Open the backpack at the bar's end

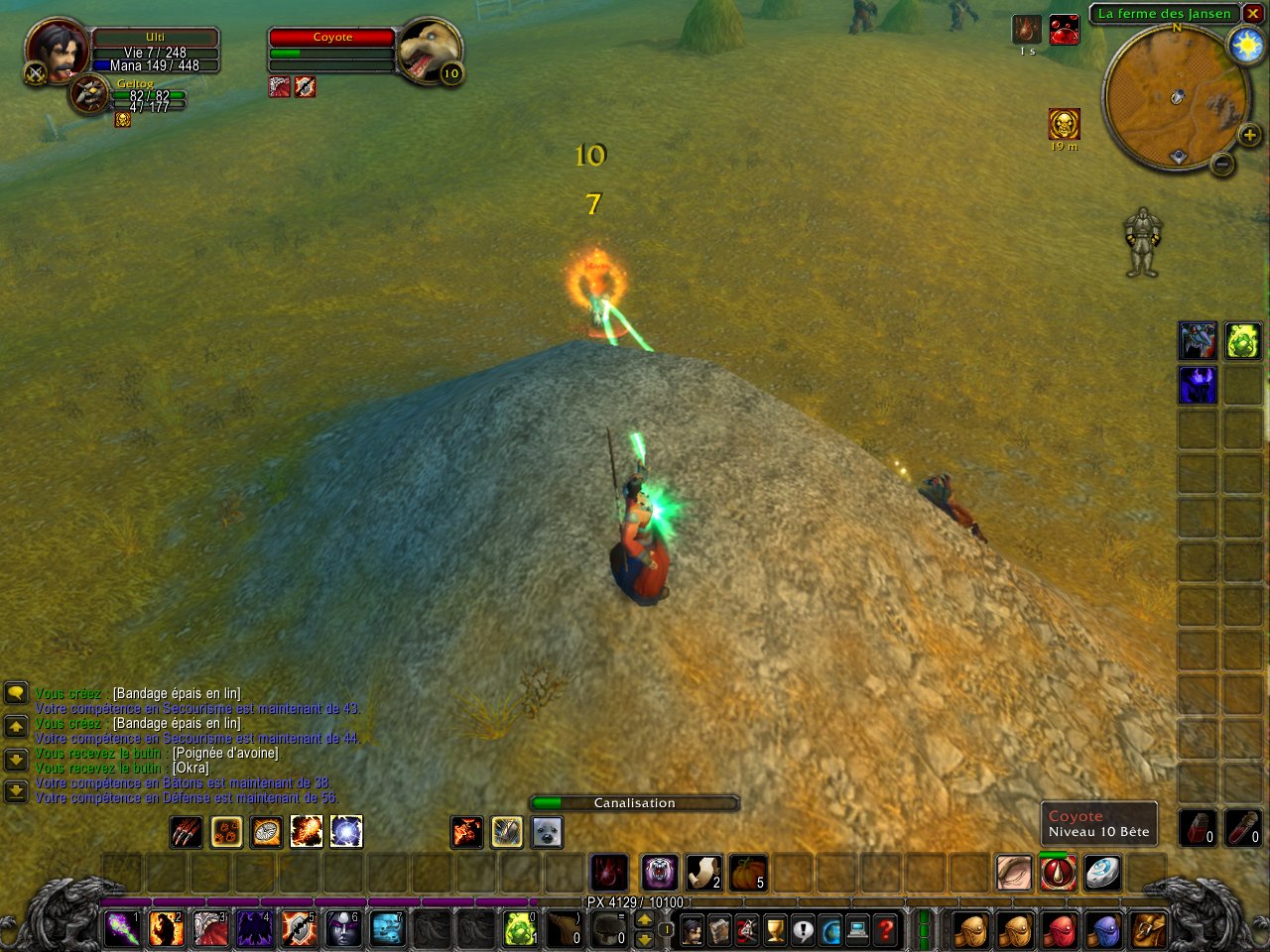coord(1148,931)
